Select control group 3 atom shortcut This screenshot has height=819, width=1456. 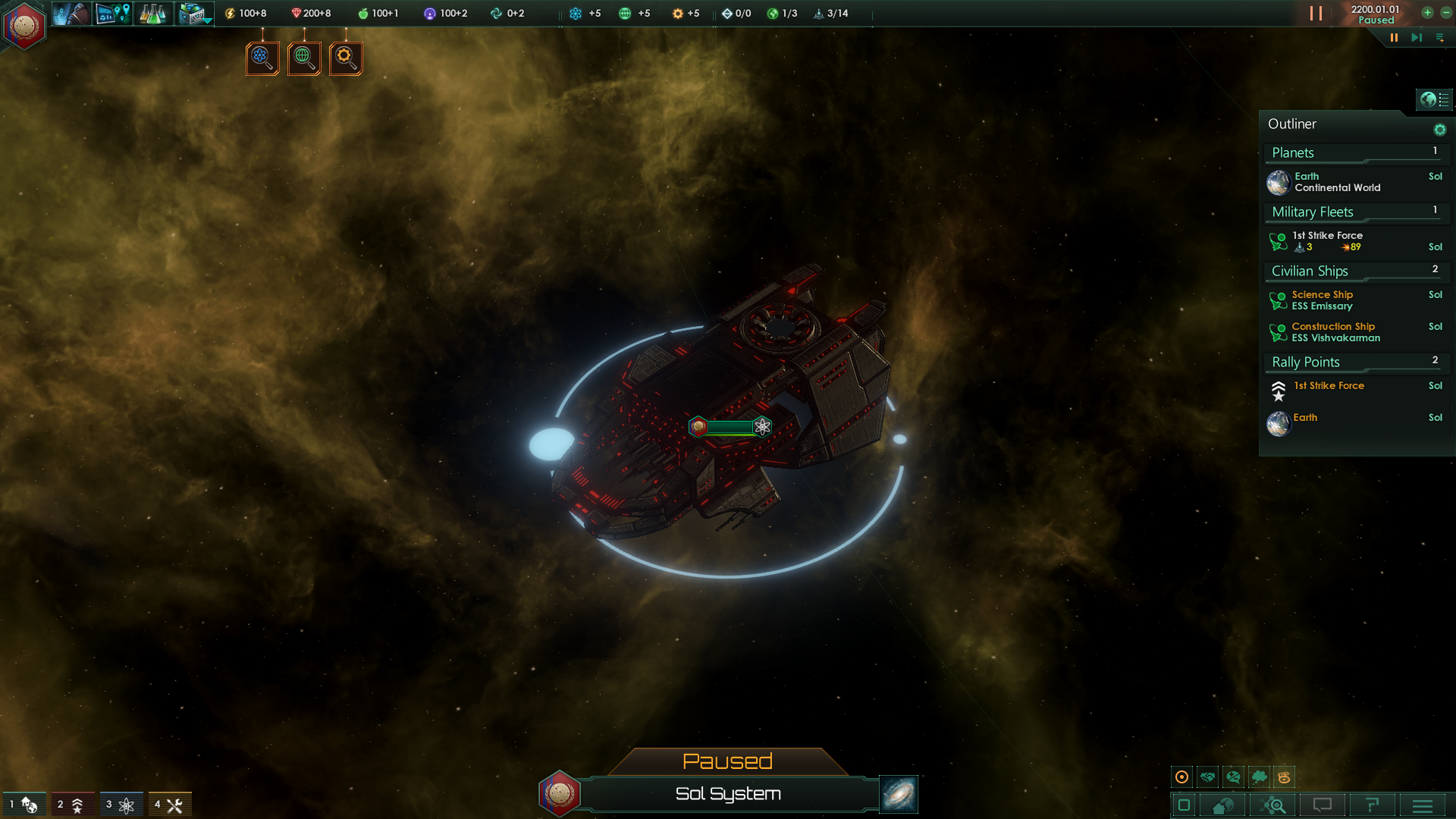point(121,805)
